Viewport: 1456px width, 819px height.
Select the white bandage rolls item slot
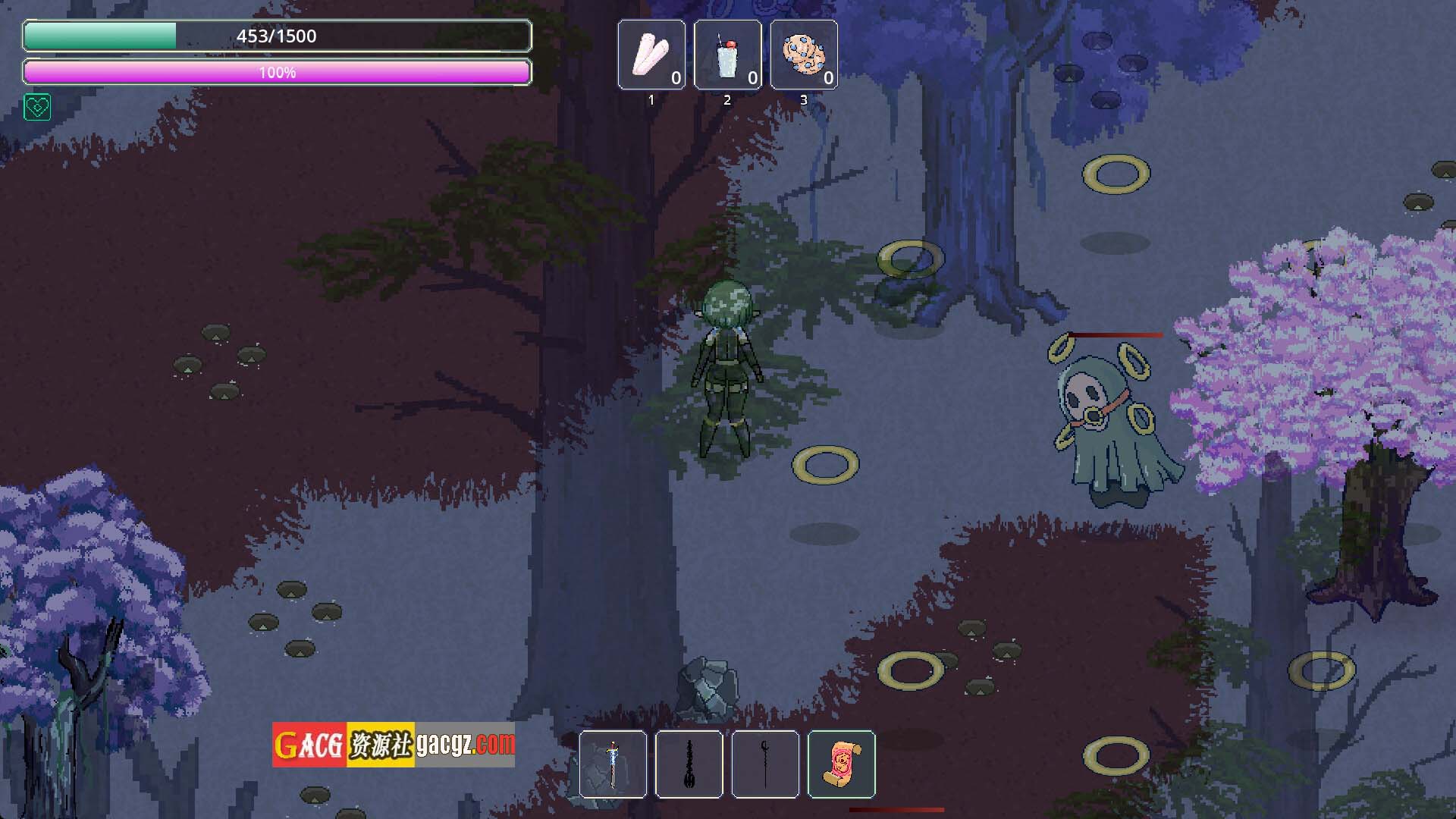[651, 55]
